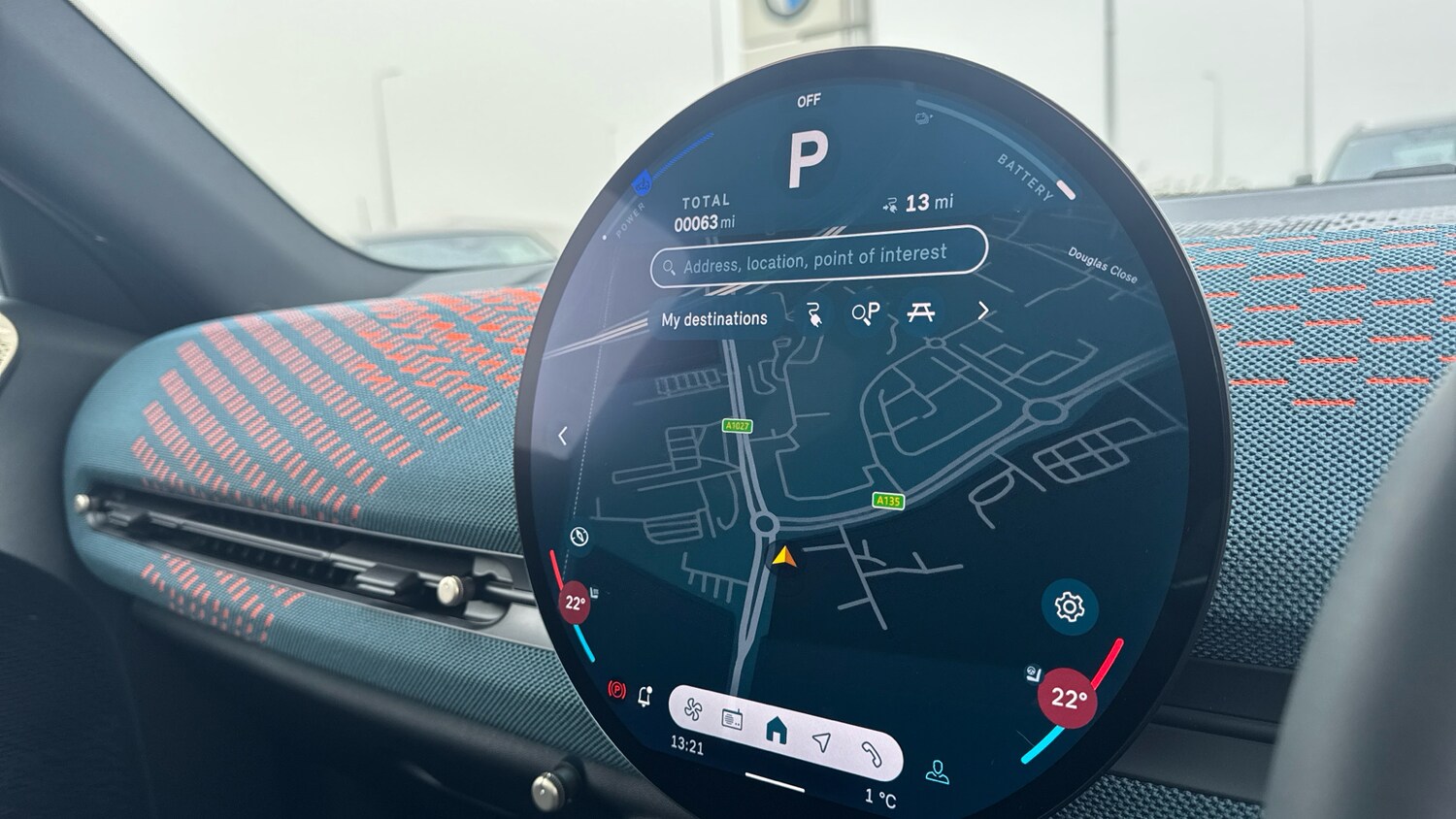The image size is (1456, 819).
Task: Open climate controls with the fan icon
Action: (x=693, y=709)
